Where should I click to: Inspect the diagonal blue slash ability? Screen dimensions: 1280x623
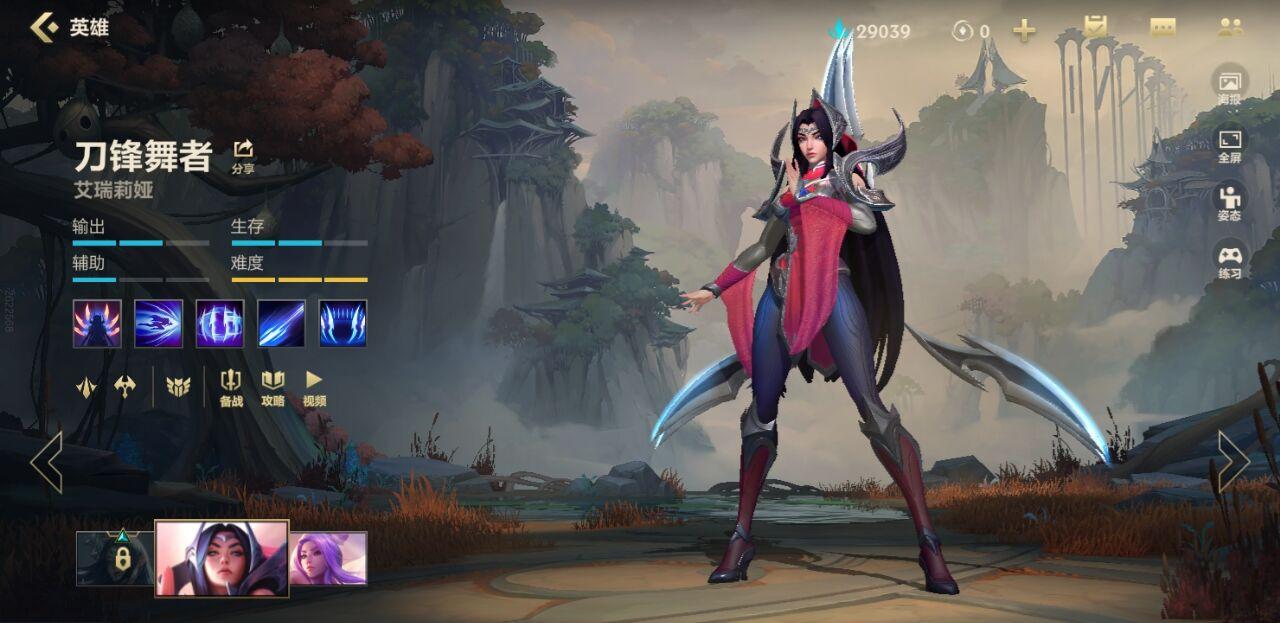point(281,323)
